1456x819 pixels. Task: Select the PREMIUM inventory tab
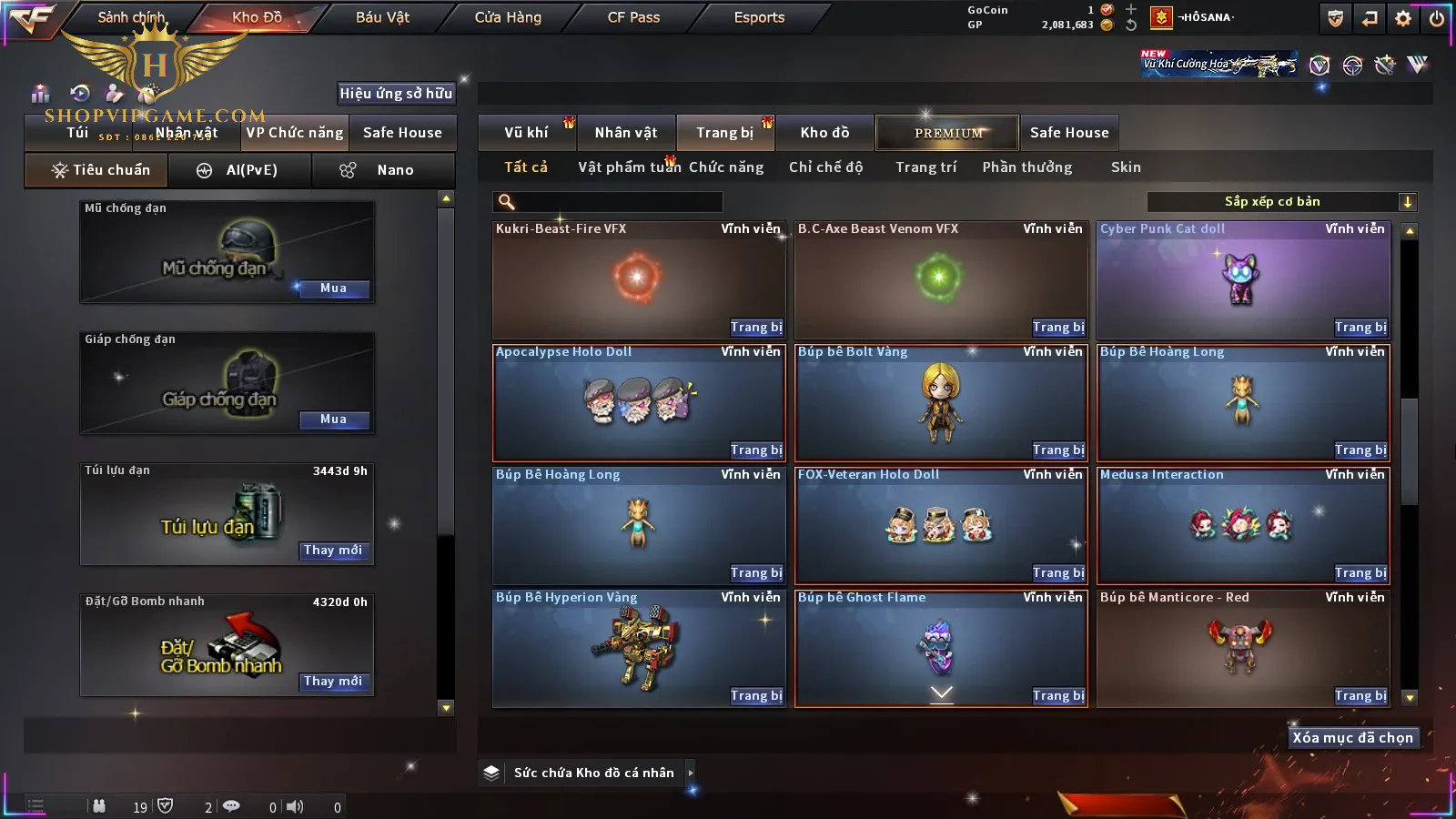947,133
